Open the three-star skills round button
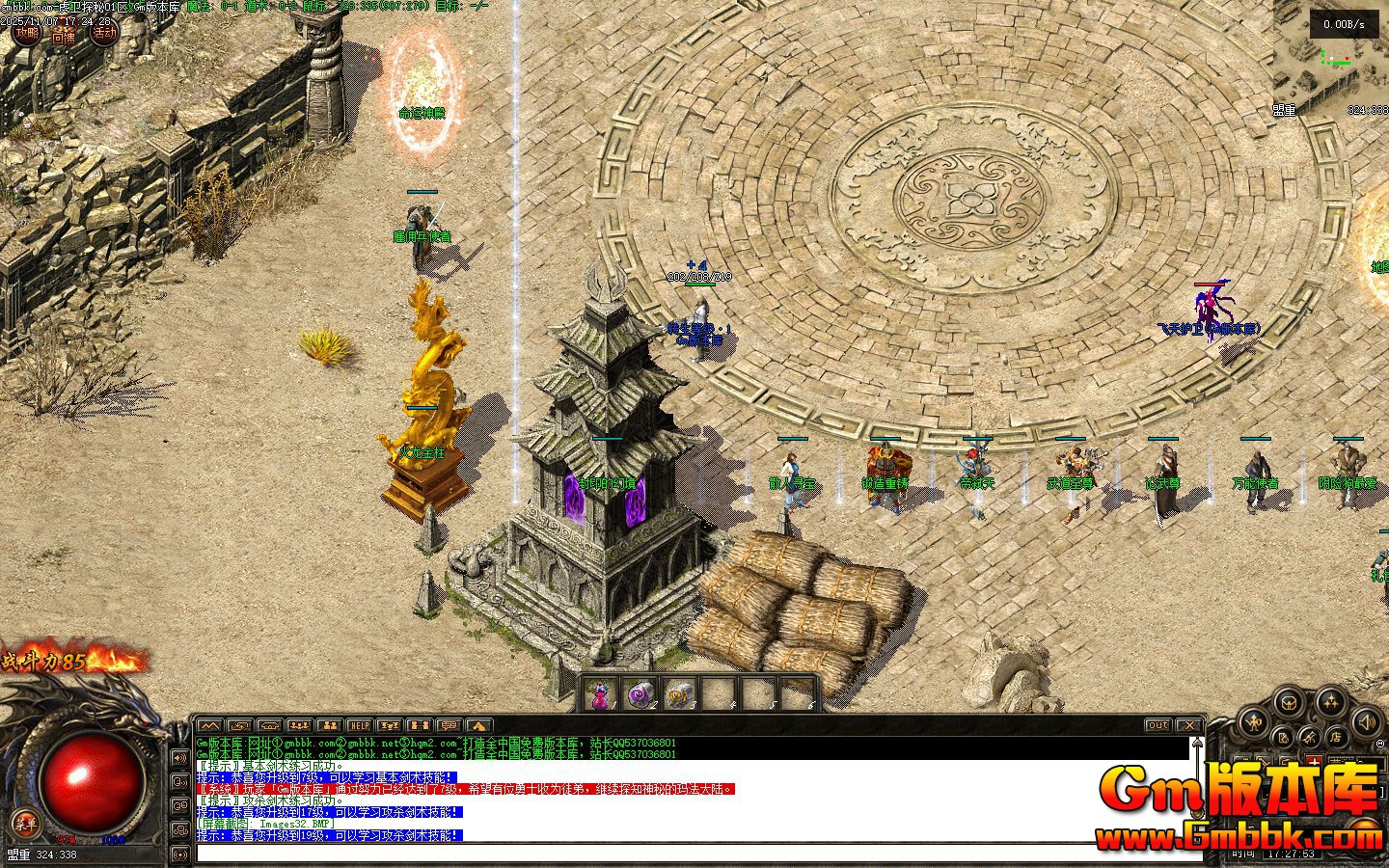 tap(1331, 701)
